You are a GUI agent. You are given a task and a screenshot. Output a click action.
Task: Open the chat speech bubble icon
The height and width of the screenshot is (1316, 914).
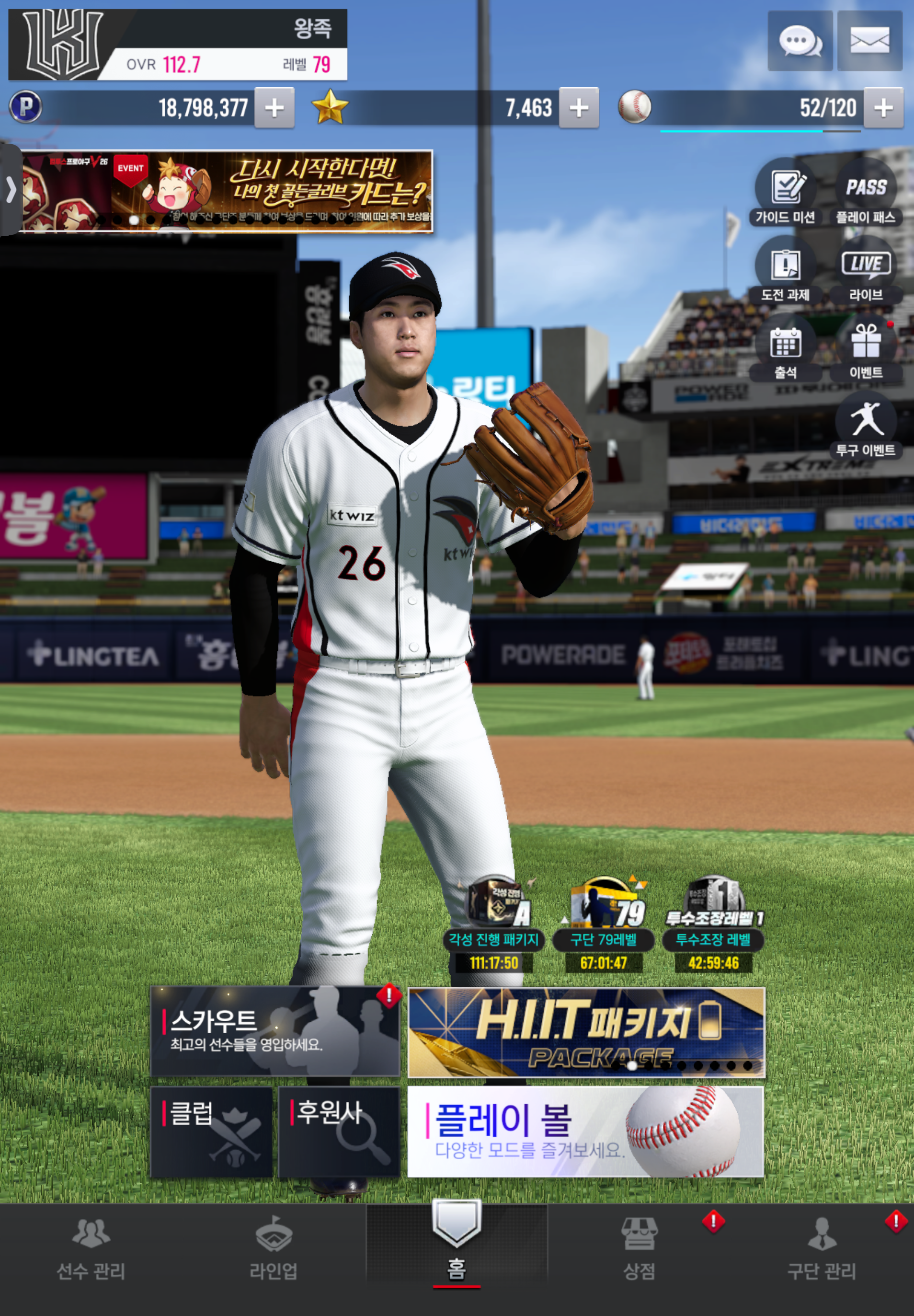point(800,41)
